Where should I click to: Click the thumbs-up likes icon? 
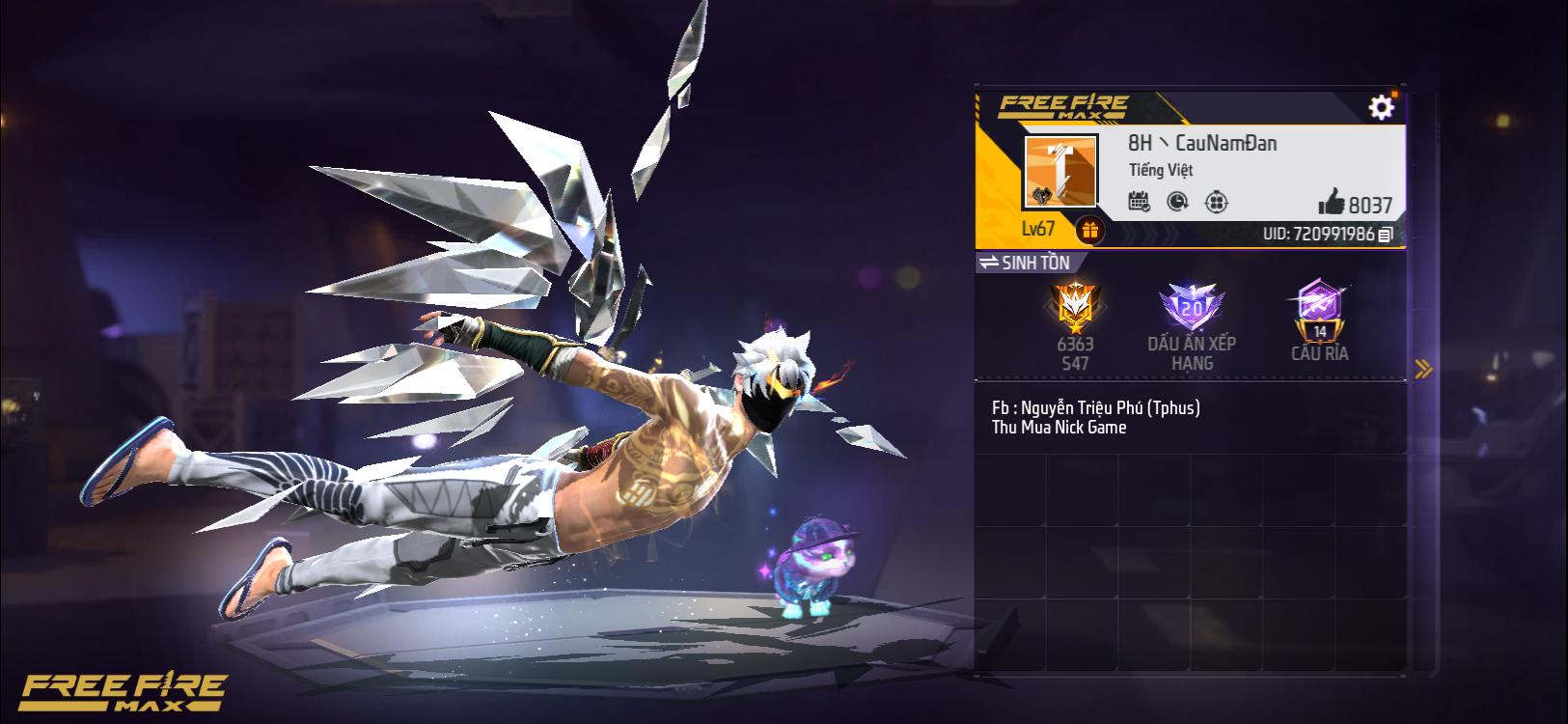[1334, 203]
